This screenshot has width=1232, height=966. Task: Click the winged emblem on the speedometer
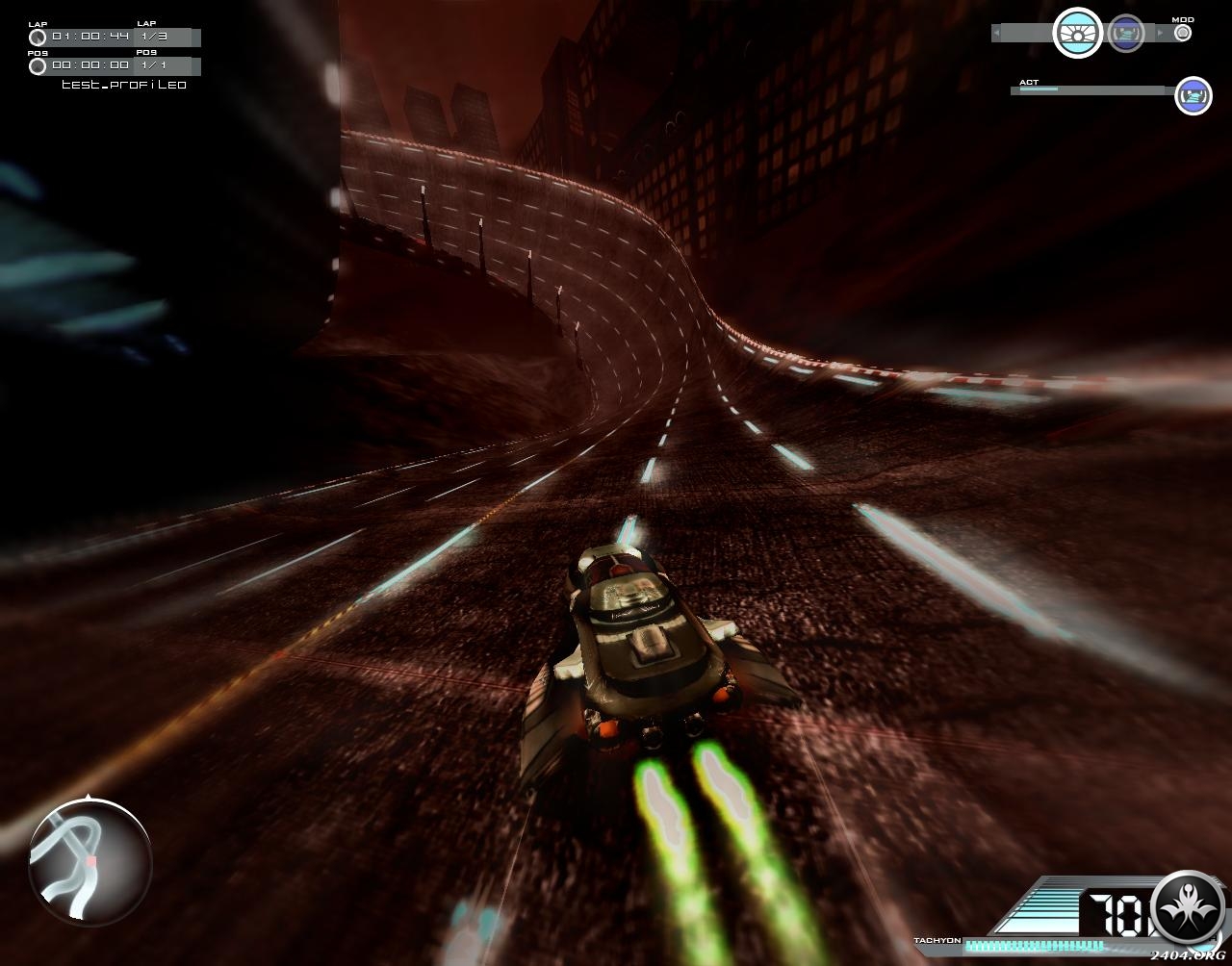[x=1188, y=908]
